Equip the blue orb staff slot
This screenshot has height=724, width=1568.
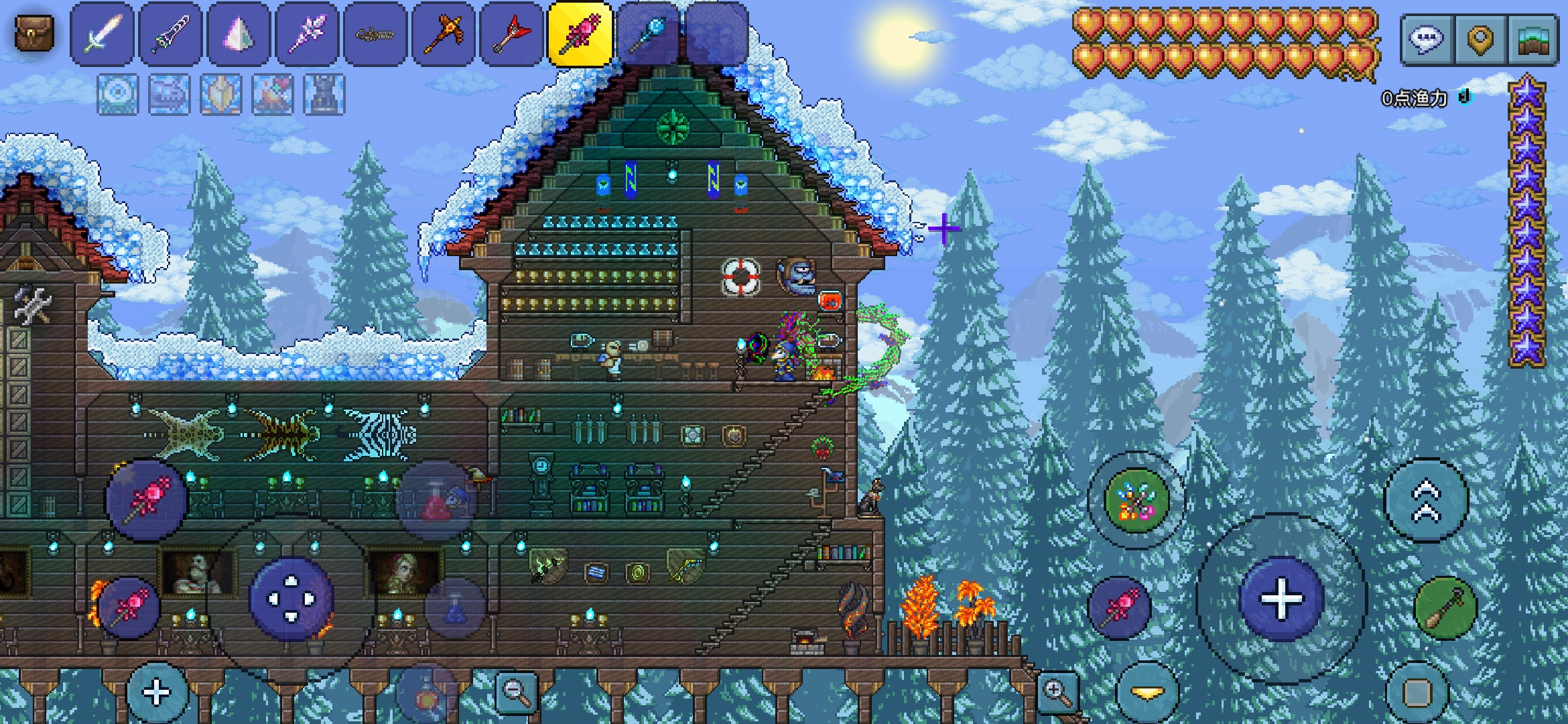point(649,34)
